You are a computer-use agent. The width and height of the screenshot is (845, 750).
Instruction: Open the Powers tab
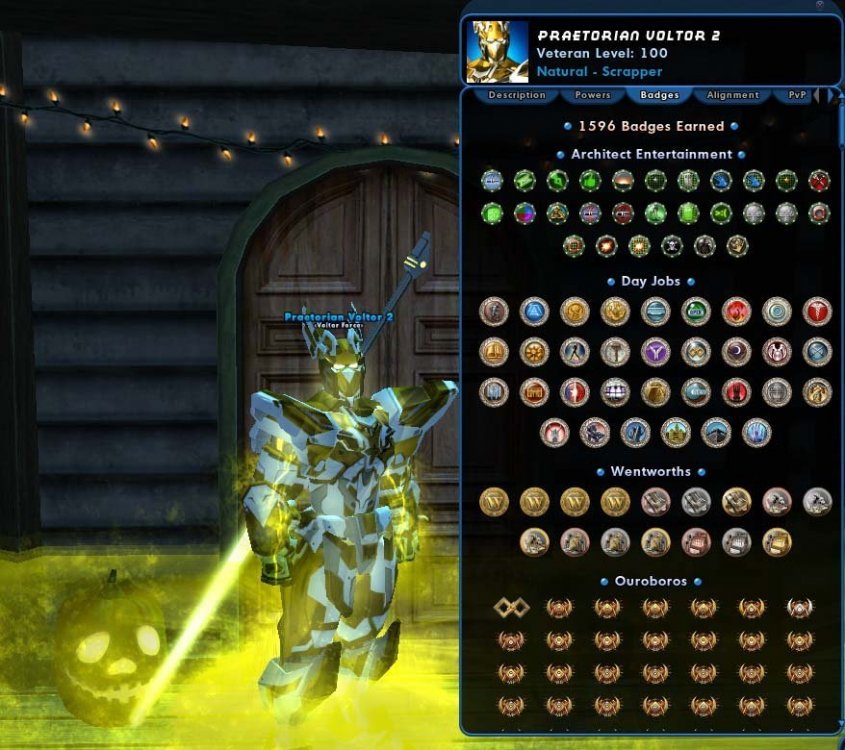pos(592,95)
